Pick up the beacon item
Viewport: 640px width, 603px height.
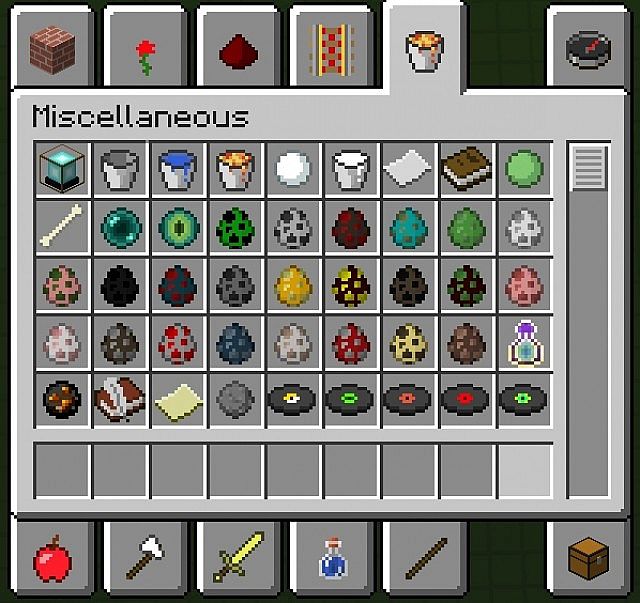(x=62, y=168)
